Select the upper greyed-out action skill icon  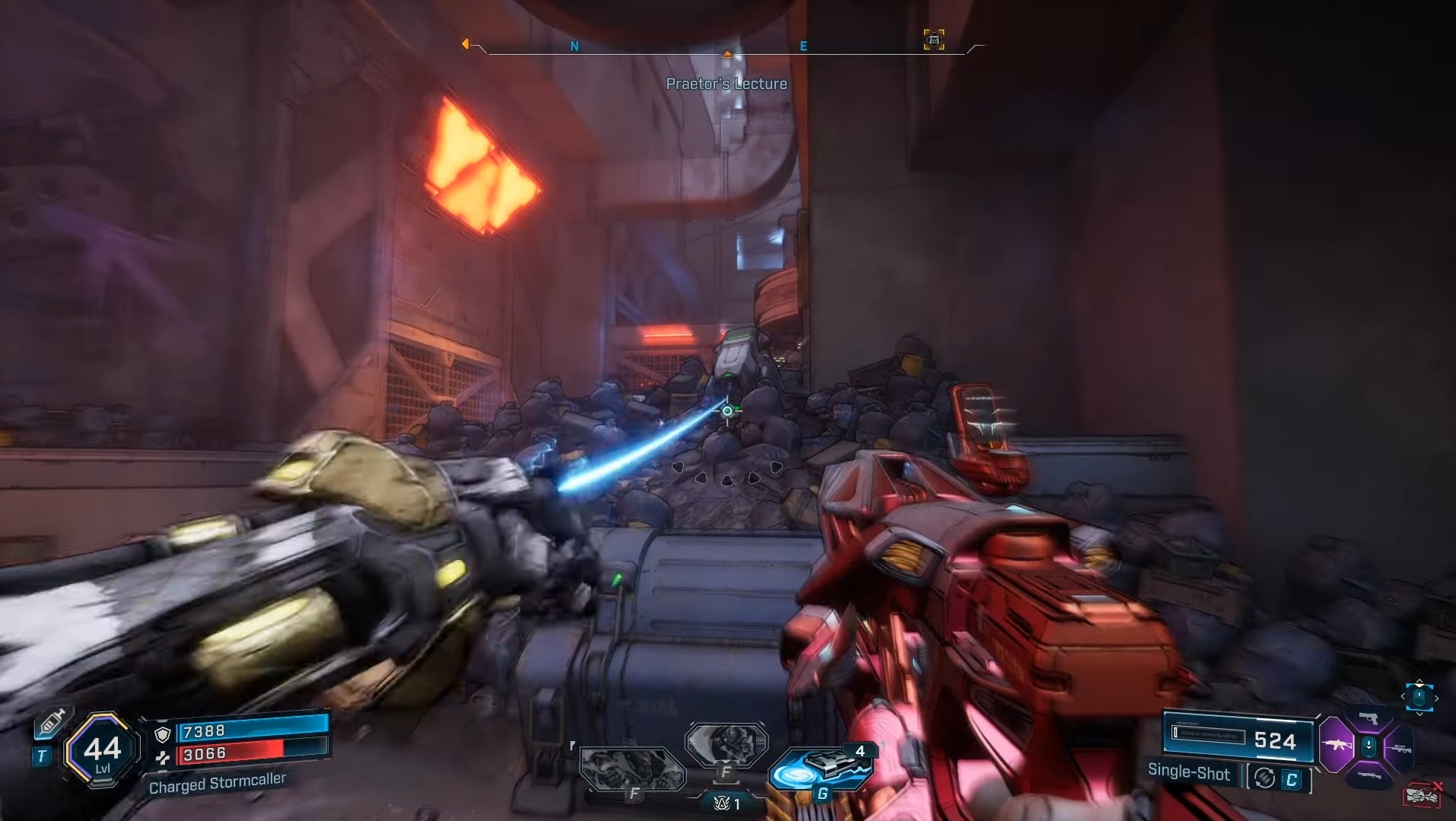[x=726, y=740]
